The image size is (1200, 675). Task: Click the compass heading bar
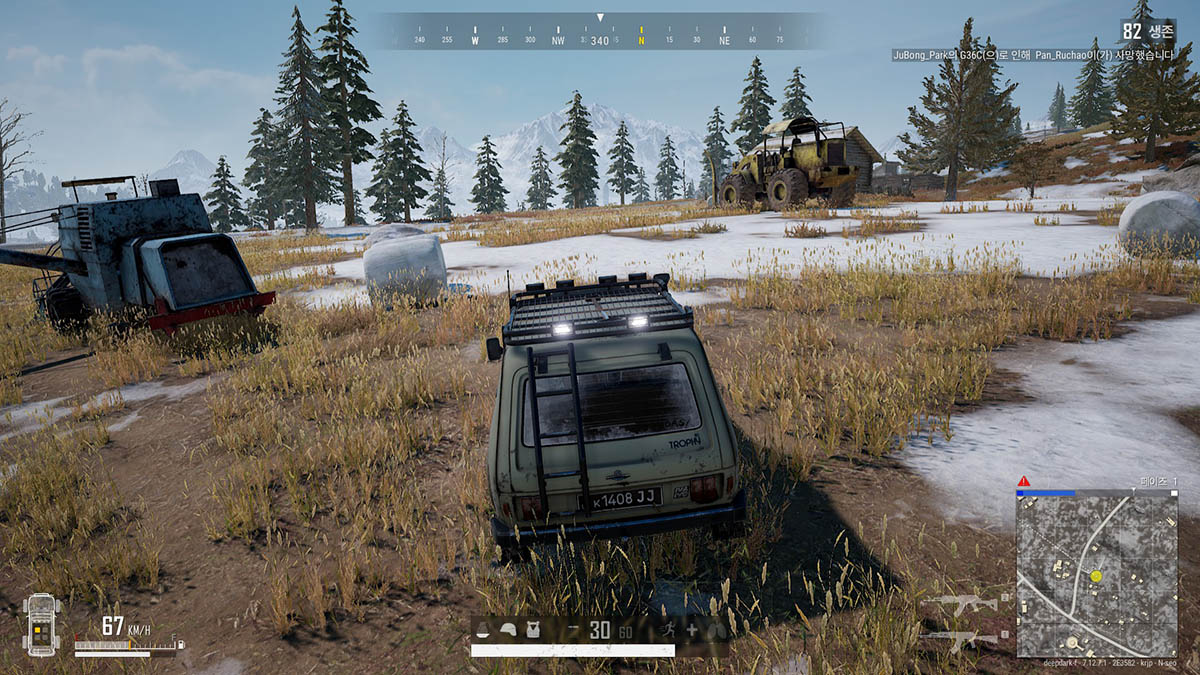[600, 31]
